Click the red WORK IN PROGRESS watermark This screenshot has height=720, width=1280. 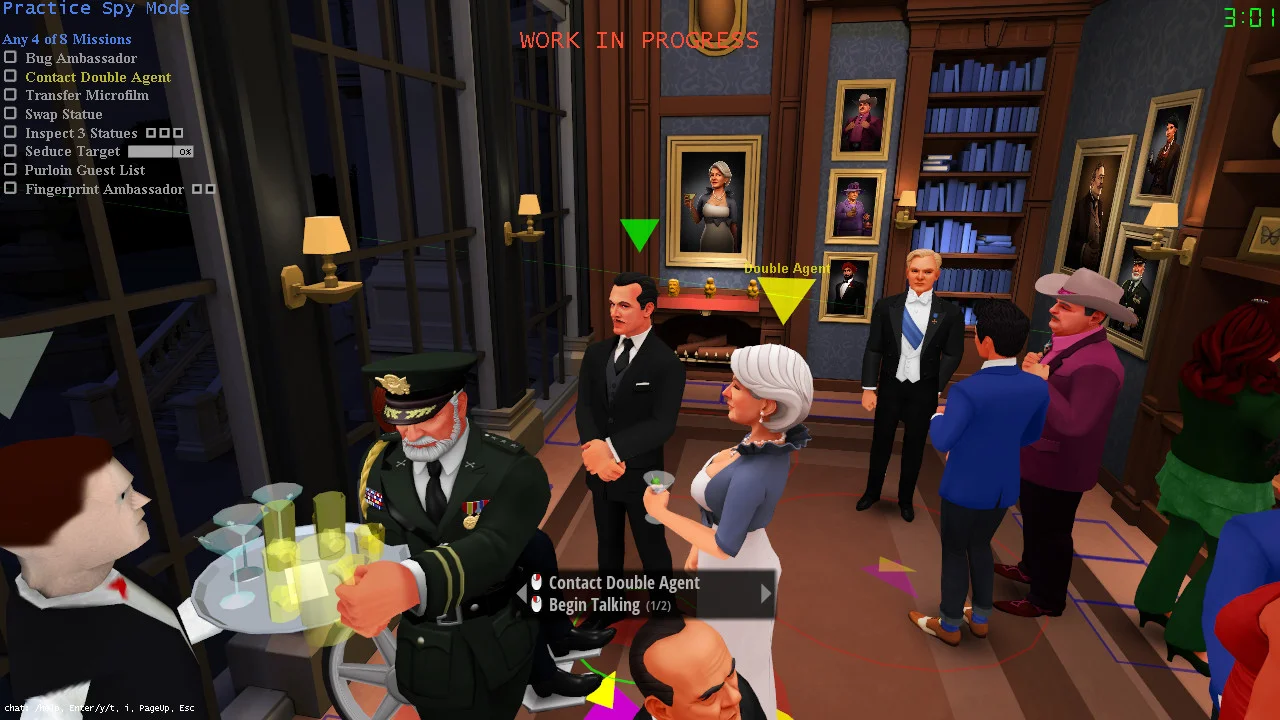[637, 40]
